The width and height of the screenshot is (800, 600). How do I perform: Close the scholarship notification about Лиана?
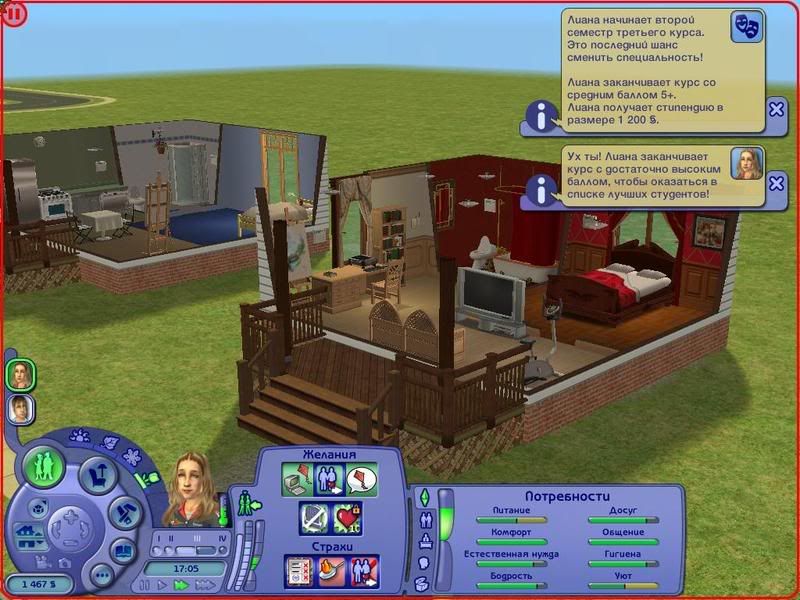click(x=777, y=109)
